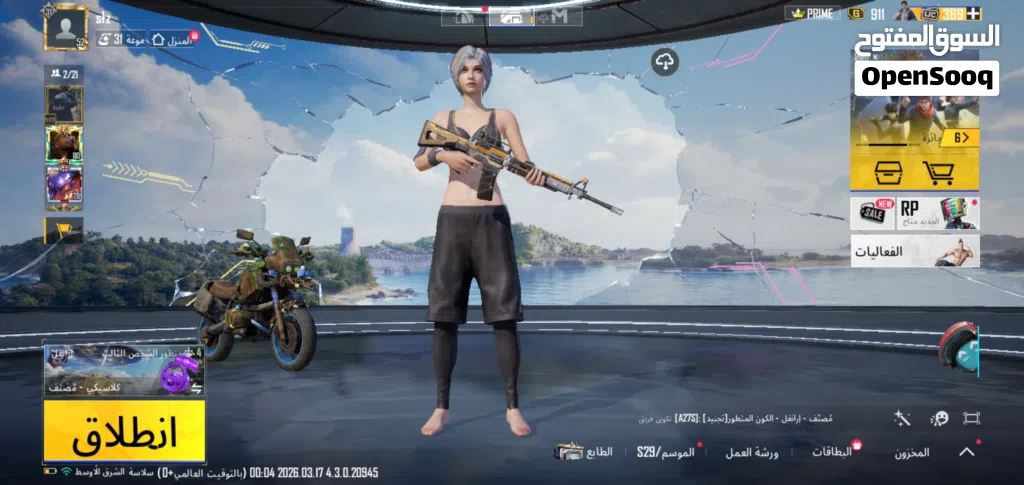Open the الموسم S29 season menu

[665, 453]
